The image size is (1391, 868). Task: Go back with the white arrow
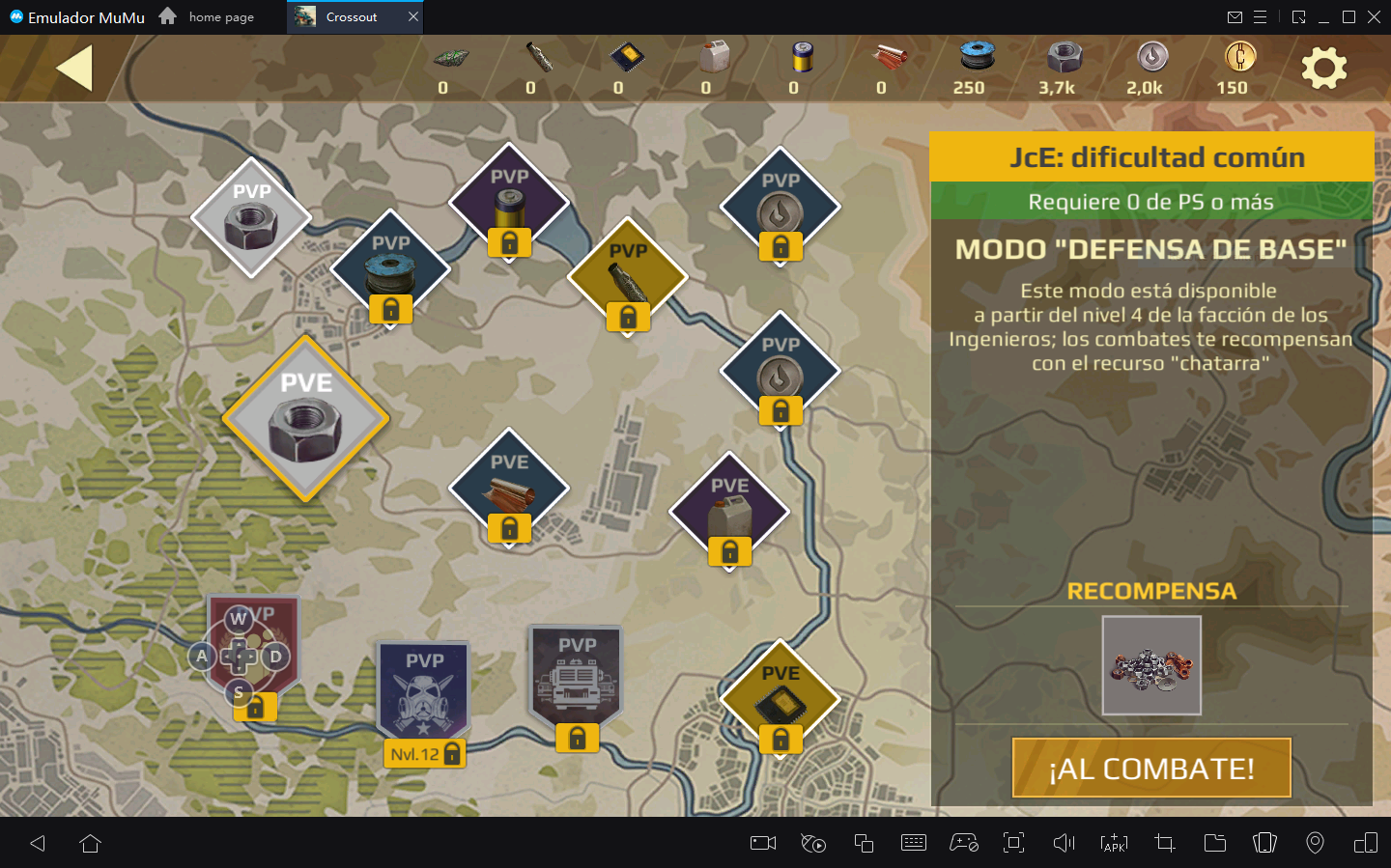pos(74,69)
